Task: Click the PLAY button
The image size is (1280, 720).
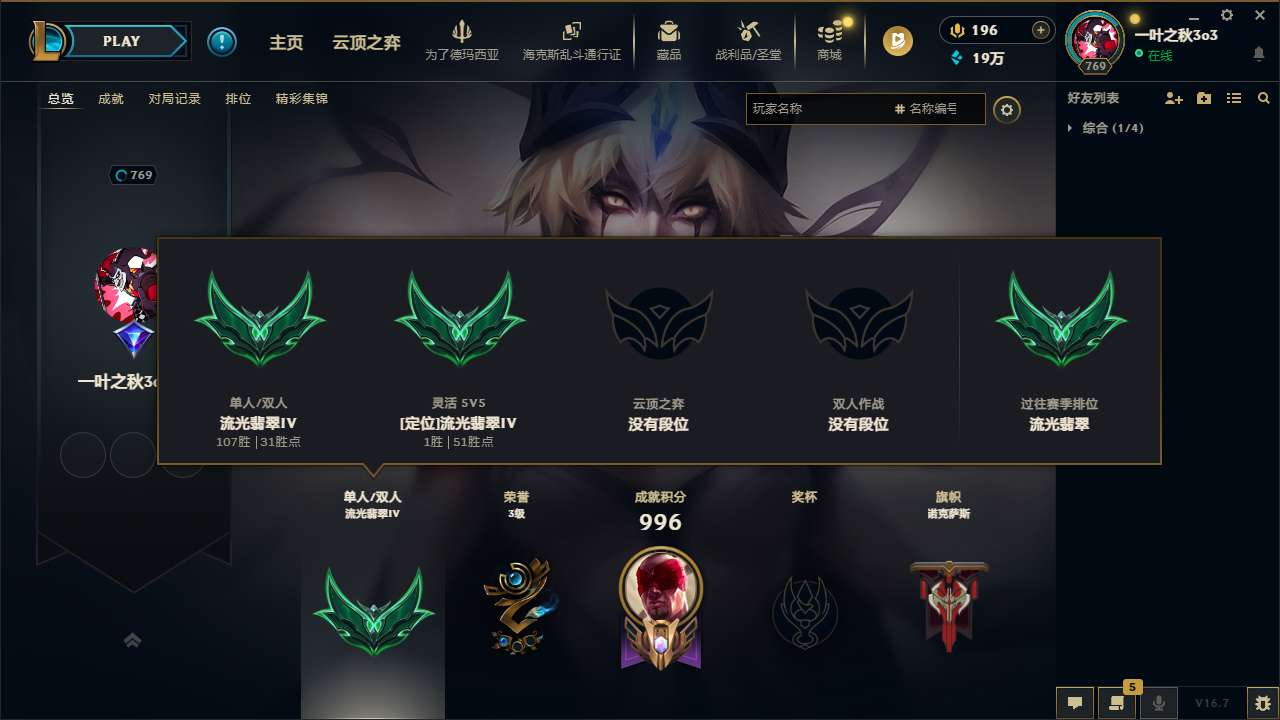Action: pyautogui.click(x=121, y=41)
